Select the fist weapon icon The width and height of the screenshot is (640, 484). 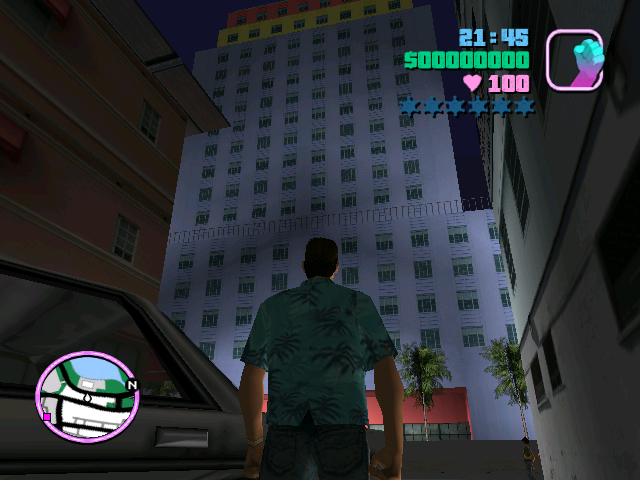[574, 59]
